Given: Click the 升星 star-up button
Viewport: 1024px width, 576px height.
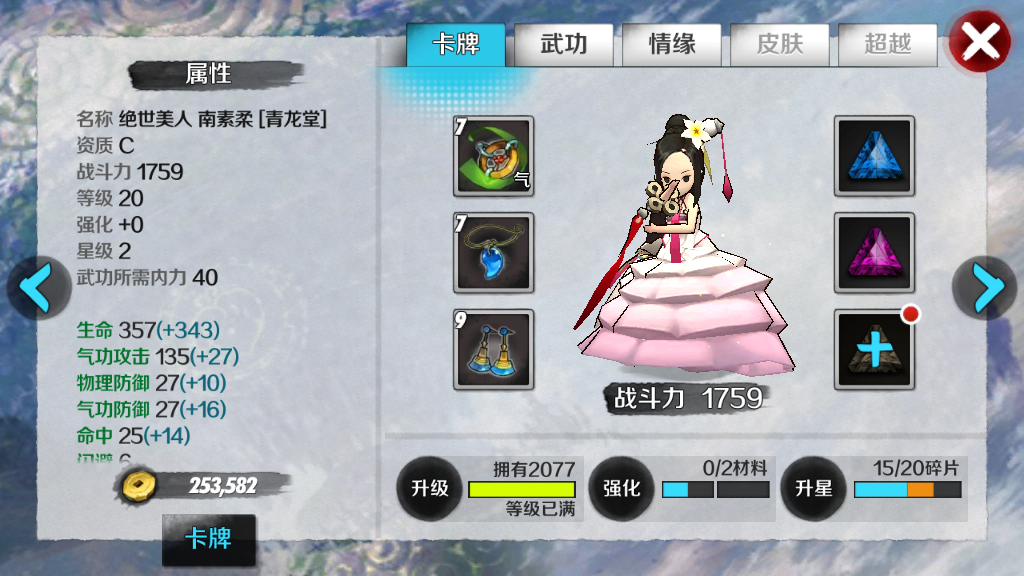Looking at the screenshot, I should pos(813,489).
